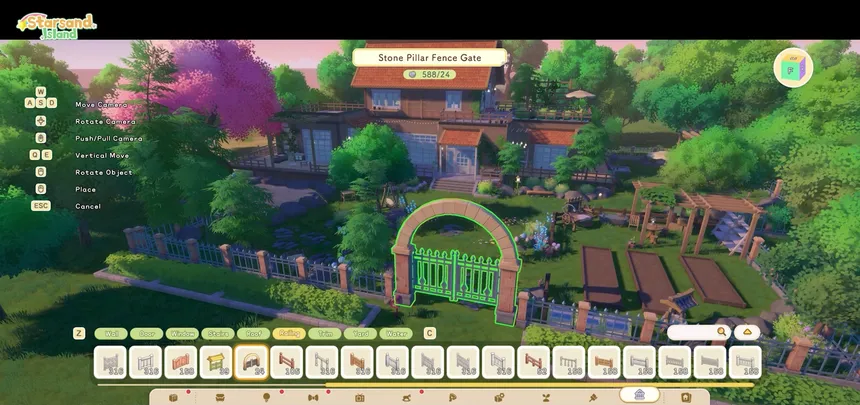Select the building category in bottom bar
The width and height of the screenshot is (860, 405).
click(x=639, y=396)
